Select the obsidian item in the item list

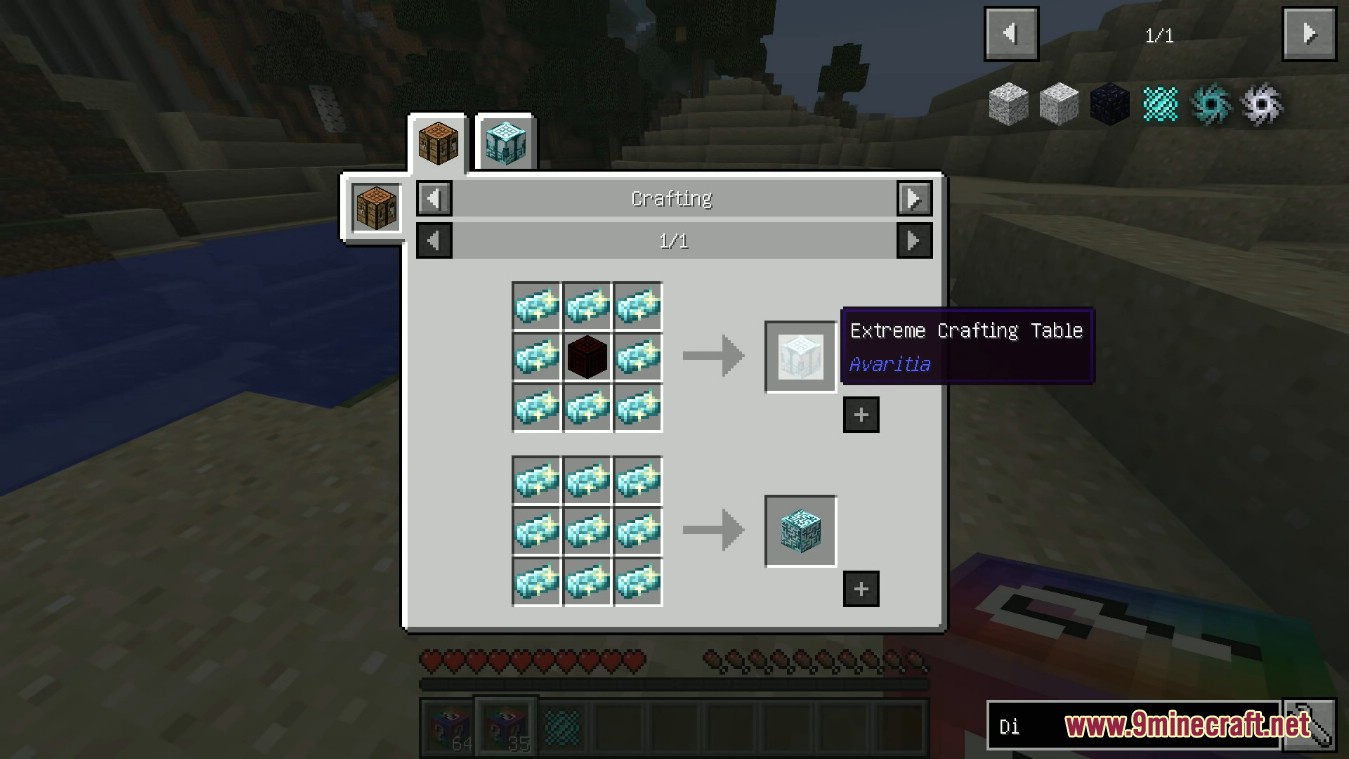point(1110,103)
